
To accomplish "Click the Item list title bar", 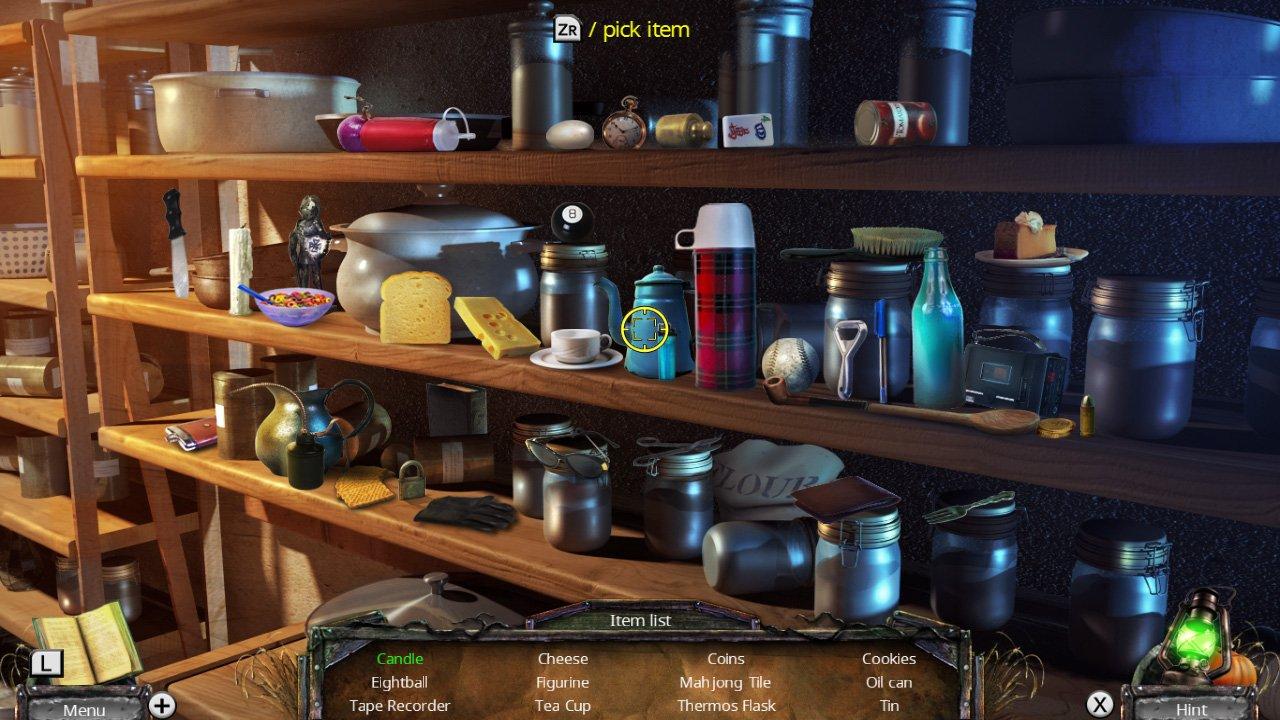I will [639, 620].
